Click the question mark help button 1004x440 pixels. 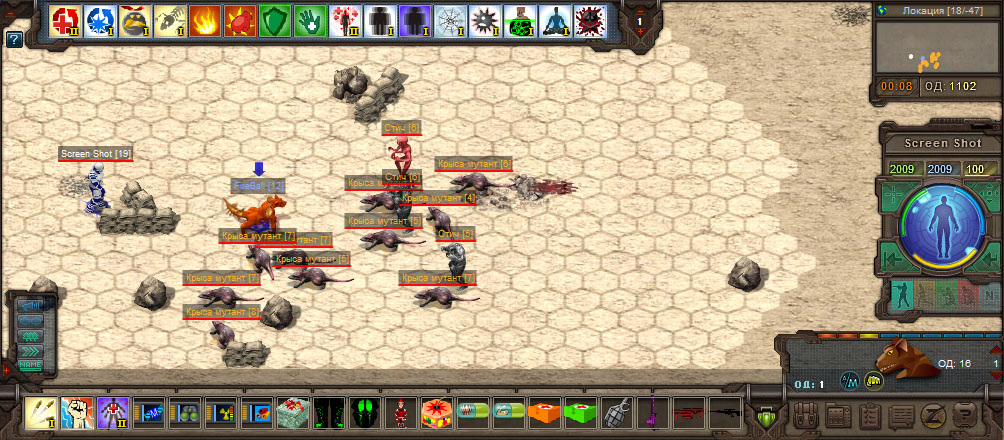pos(14,40)
